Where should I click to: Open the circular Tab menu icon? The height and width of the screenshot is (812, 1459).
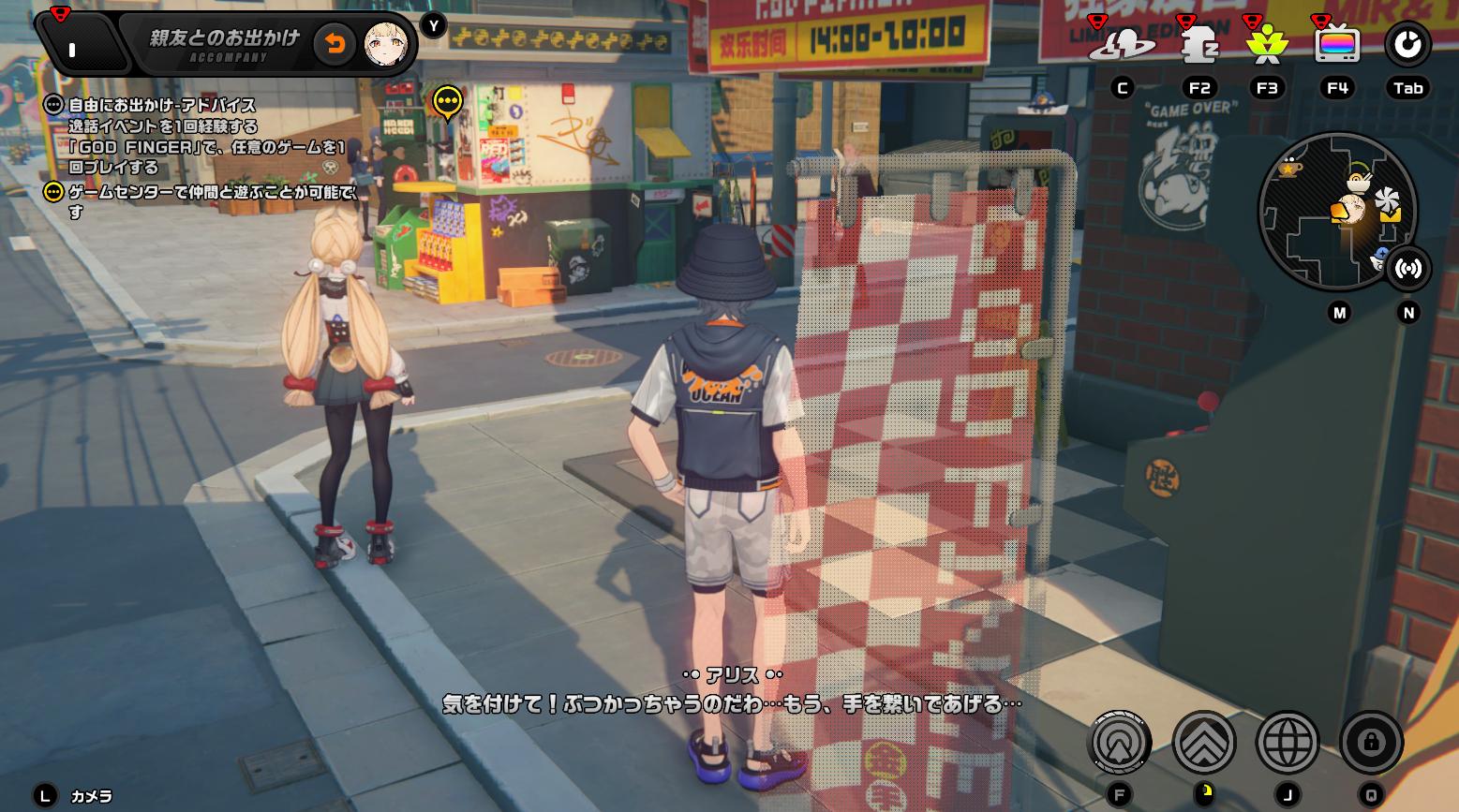click(1407, 44)
